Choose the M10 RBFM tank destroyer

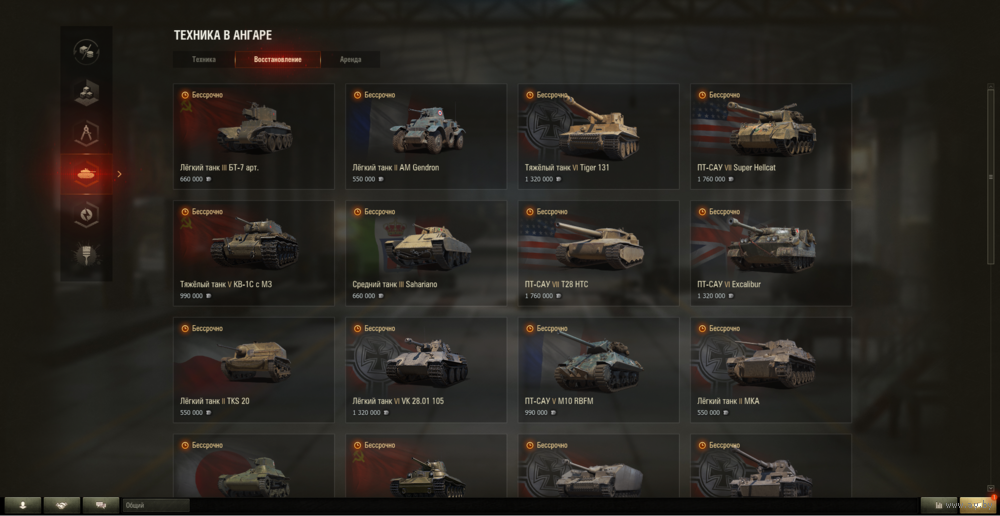598,369
